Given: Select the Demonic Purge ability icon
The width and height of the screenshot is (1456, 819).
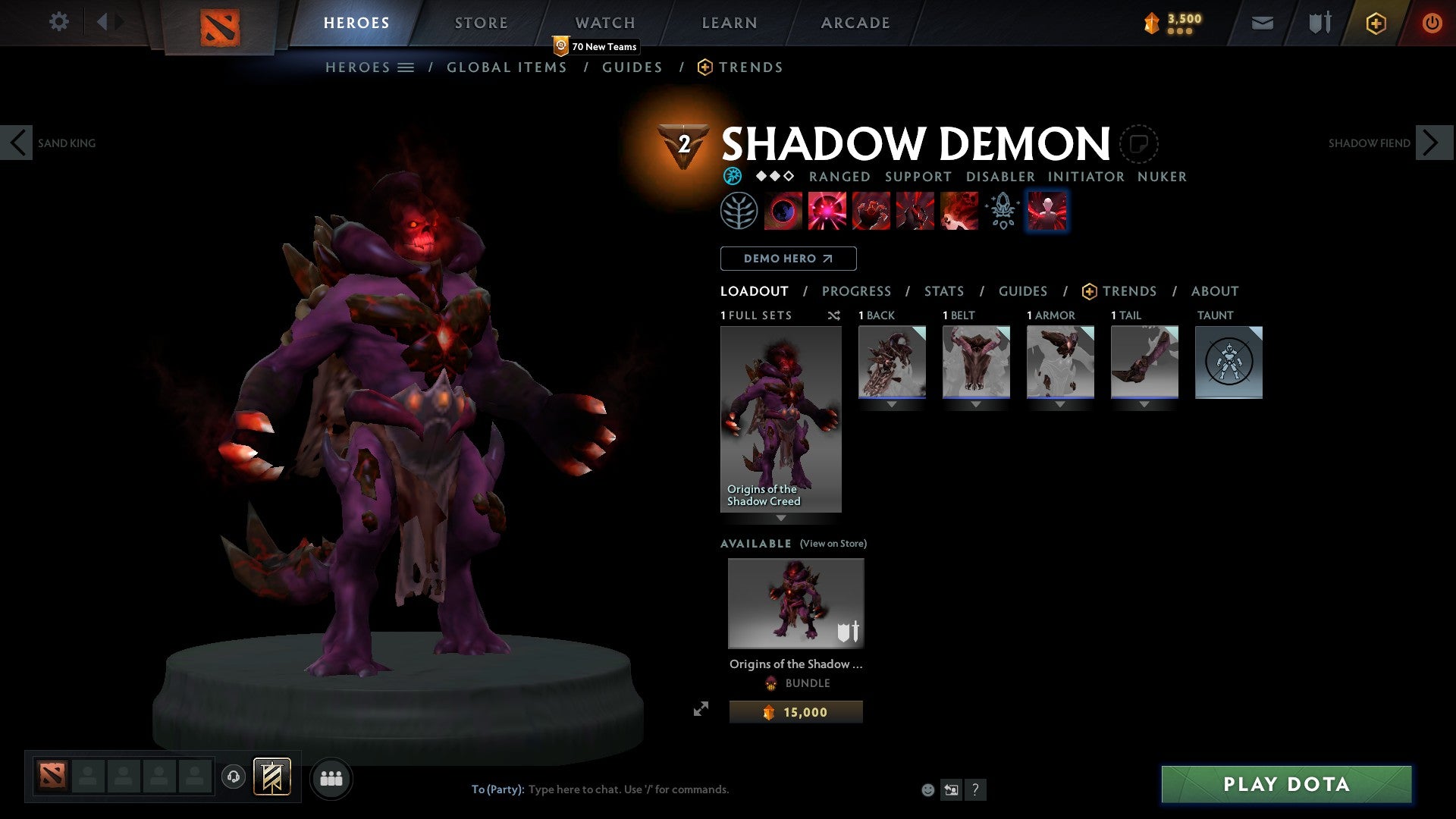Looking at the screenshot, I should 959,211.
